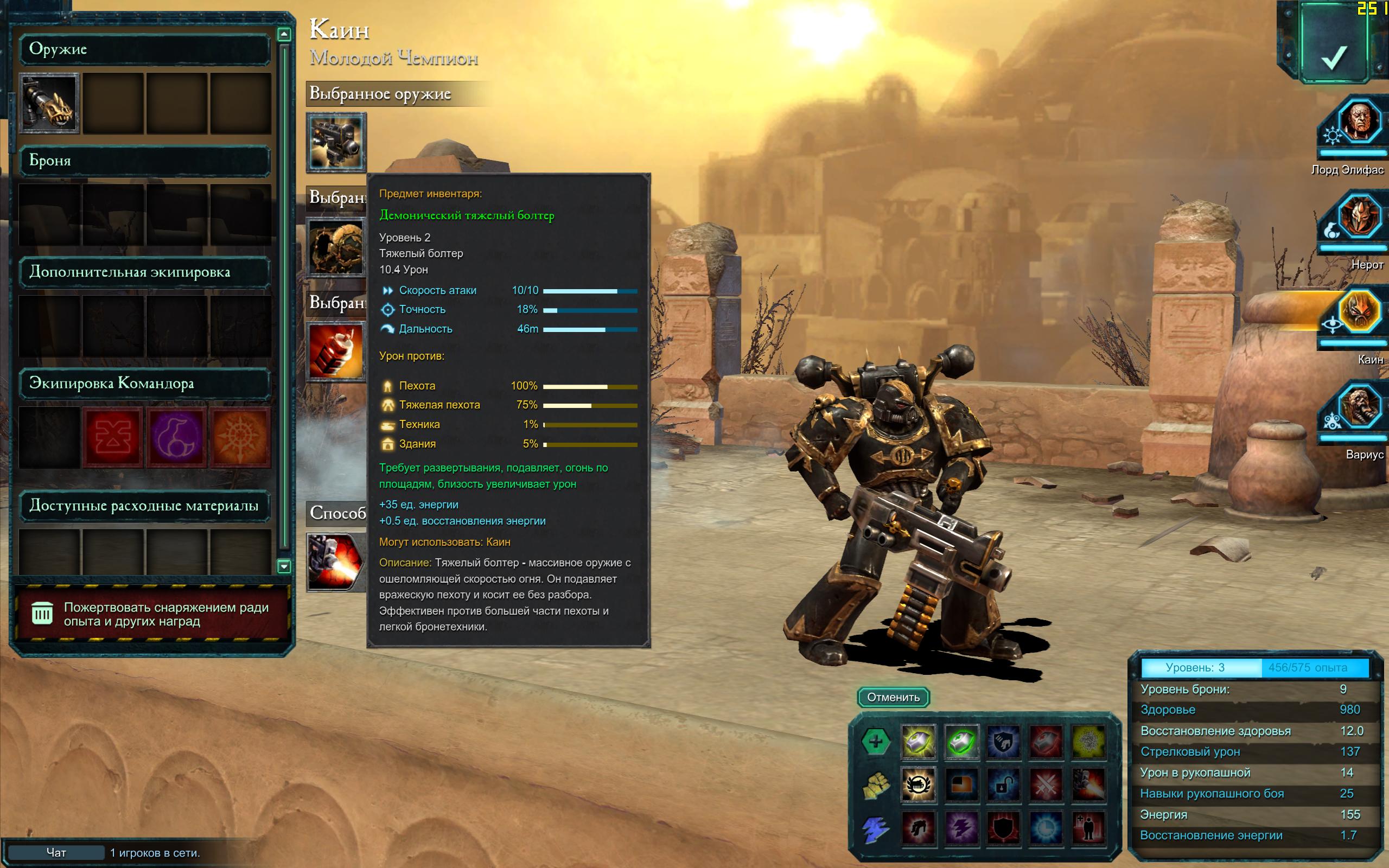This screenshot has height=868, width=1389.
Task: Click the equipped heavy bolter weapon slot
Action: pyautogui.click(x=336, y=142)
